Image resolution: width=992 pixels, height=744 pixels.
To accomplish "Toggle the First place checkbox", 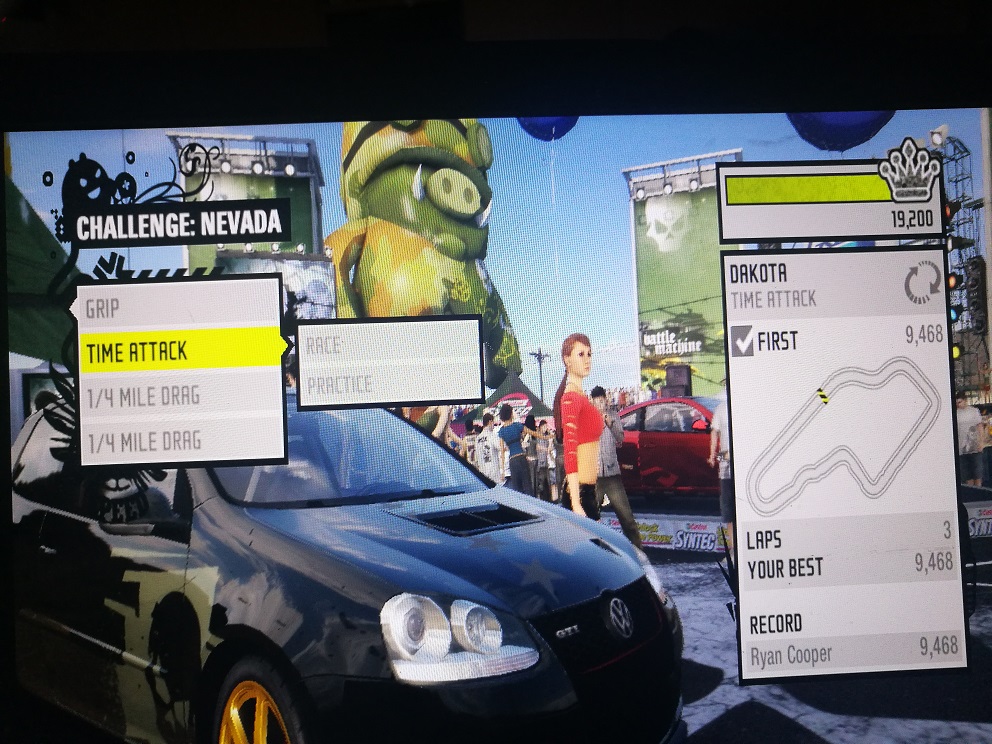I will [743, 342].
